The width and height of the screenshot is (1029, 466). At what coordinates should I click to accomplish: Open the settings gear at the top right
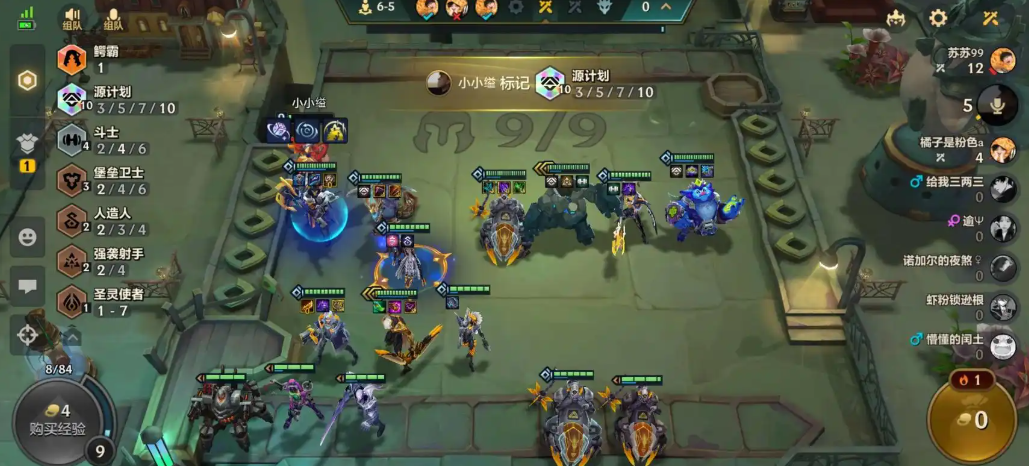938,18
